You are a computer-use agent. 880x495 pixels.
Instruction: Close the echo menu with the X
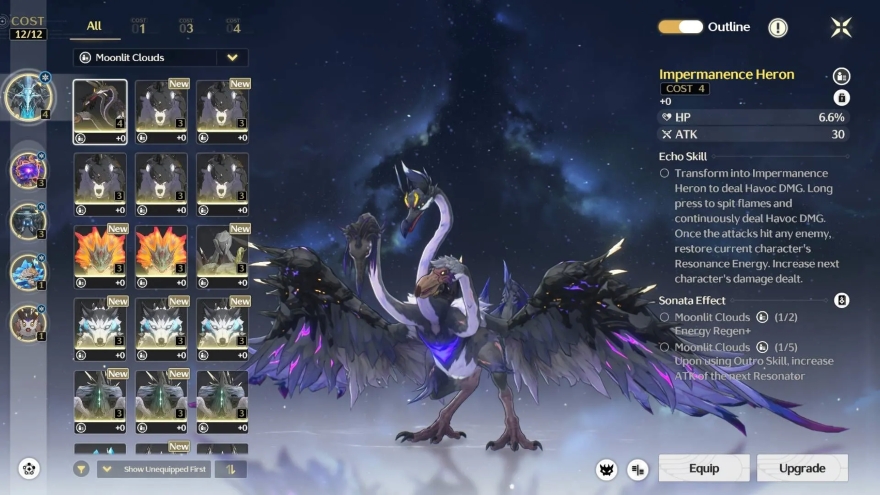point(841,27)
